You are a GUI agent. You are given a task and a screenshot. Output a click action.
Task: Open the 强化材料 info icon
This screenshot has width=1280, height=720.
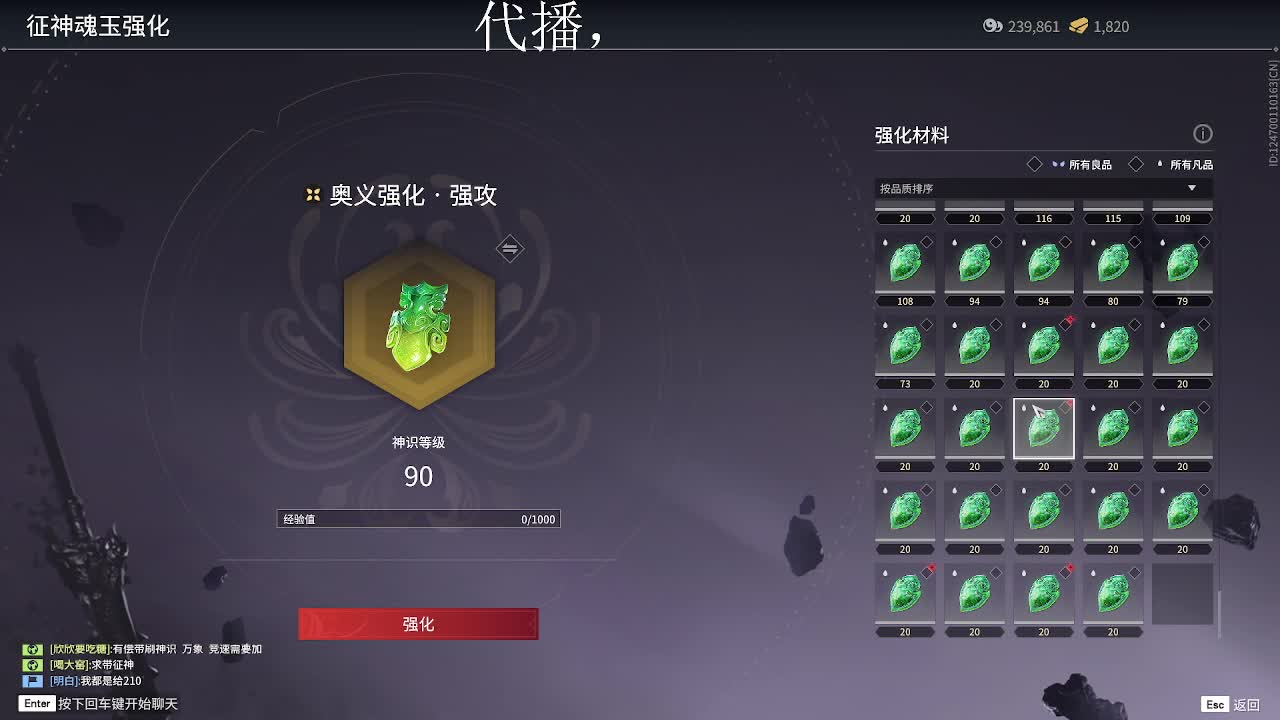click(x=1203, y=134)
